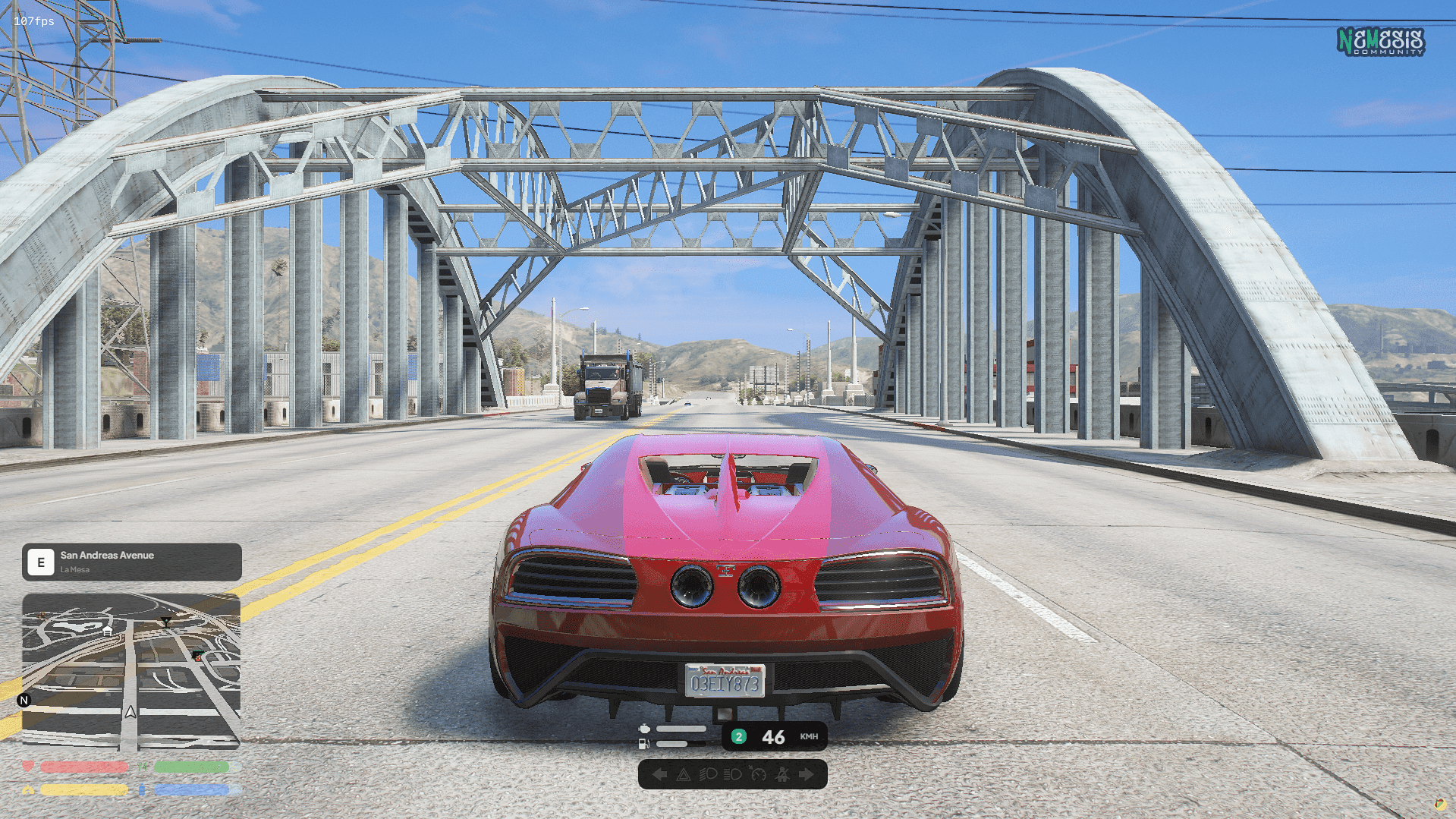Click the red heart health icon
This screenshot has height=819, width=1456.
27,767
